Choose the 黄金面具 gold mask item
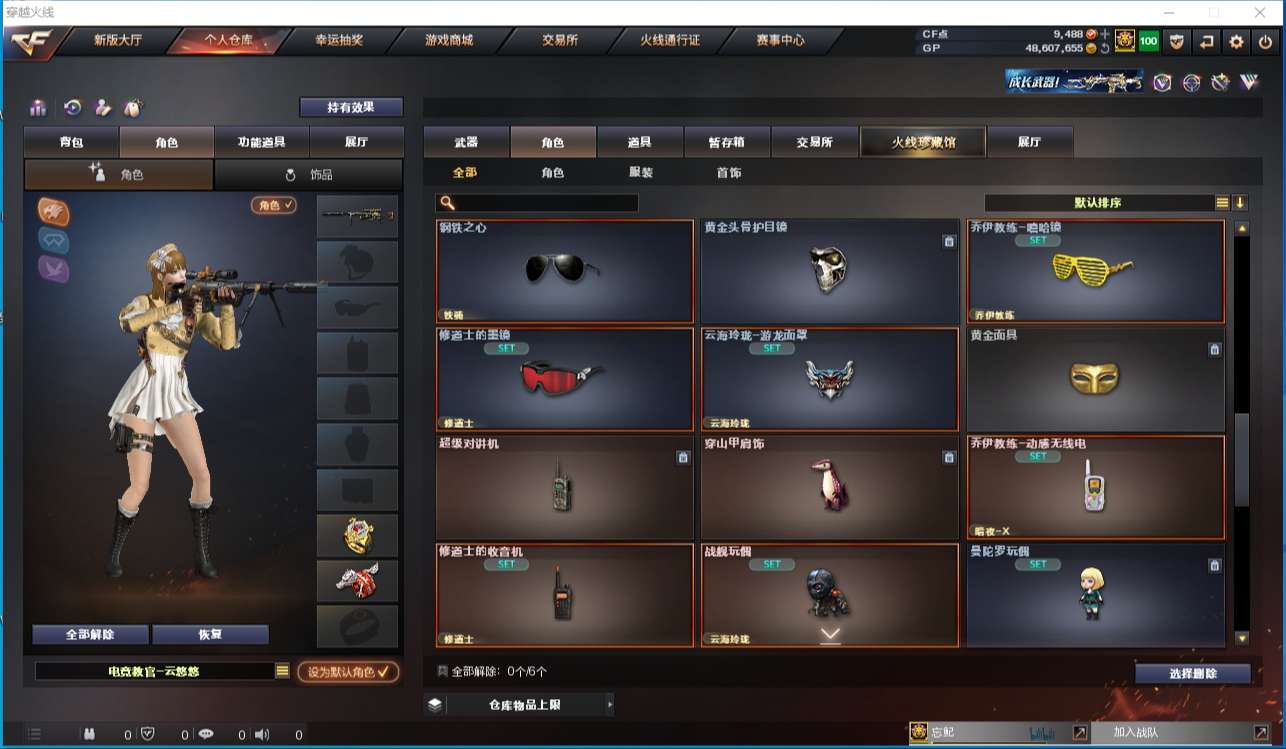The height and width of the screenshot is (749, 1286). 1095,379
